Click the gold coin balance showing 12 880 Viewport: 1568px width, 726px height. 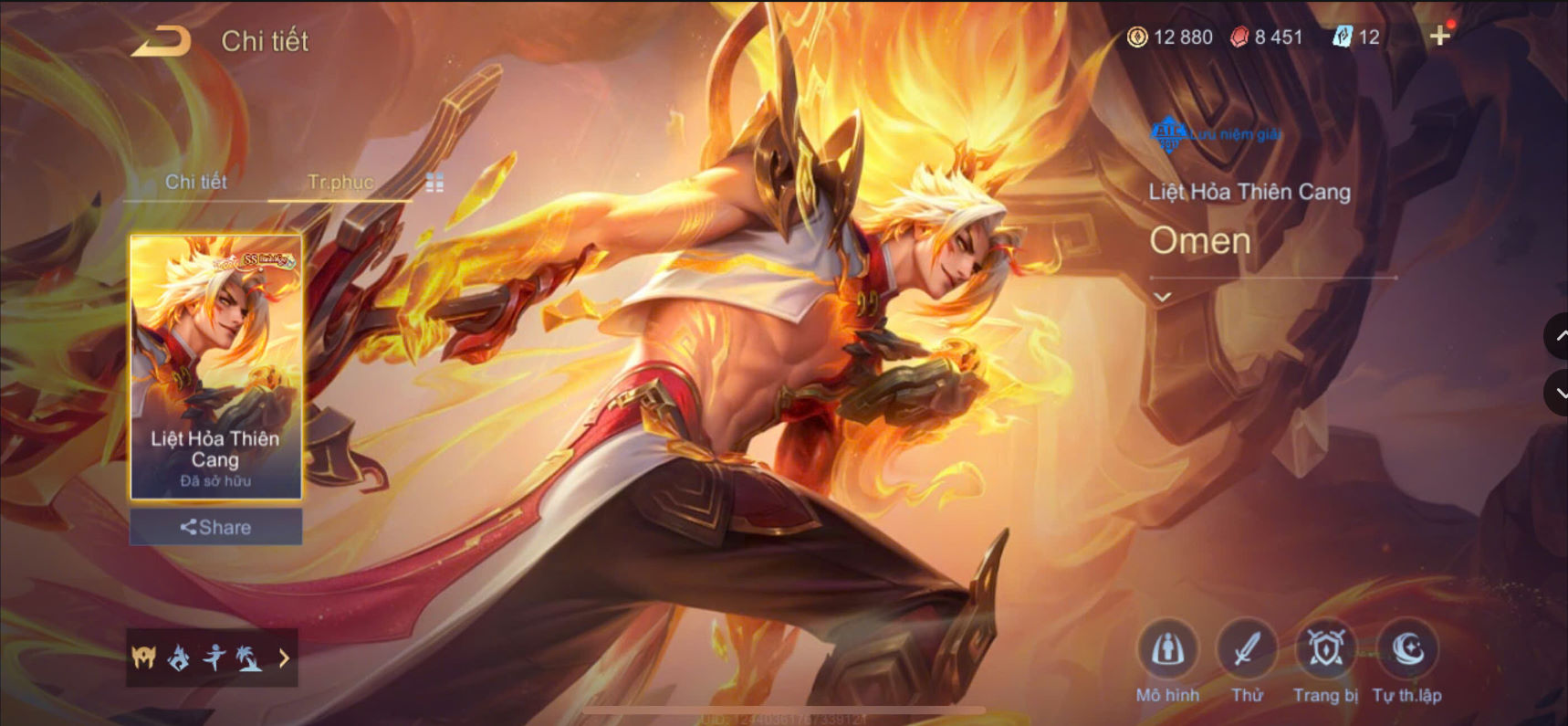[x=1171, y=37]
